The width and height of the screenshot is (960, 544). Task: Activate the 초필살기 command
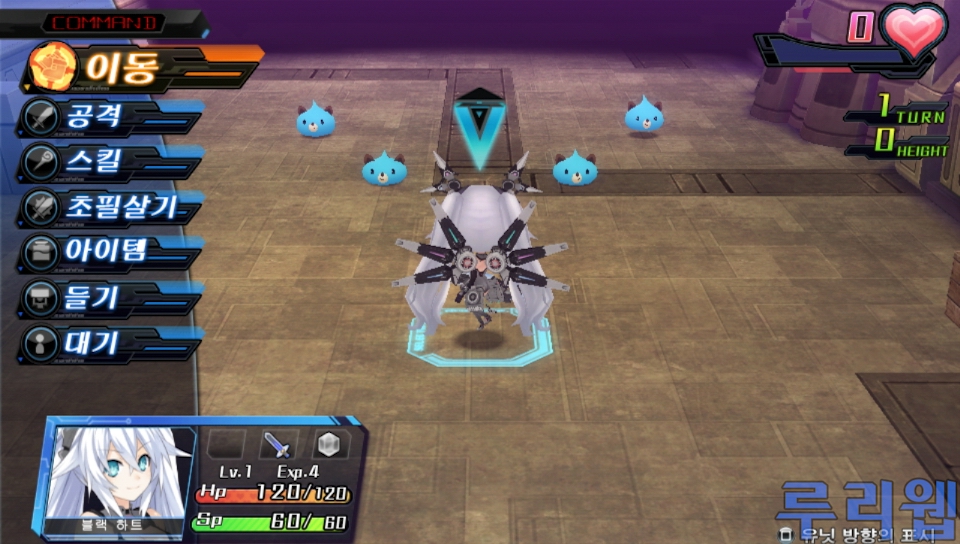[x=110, y=207]
